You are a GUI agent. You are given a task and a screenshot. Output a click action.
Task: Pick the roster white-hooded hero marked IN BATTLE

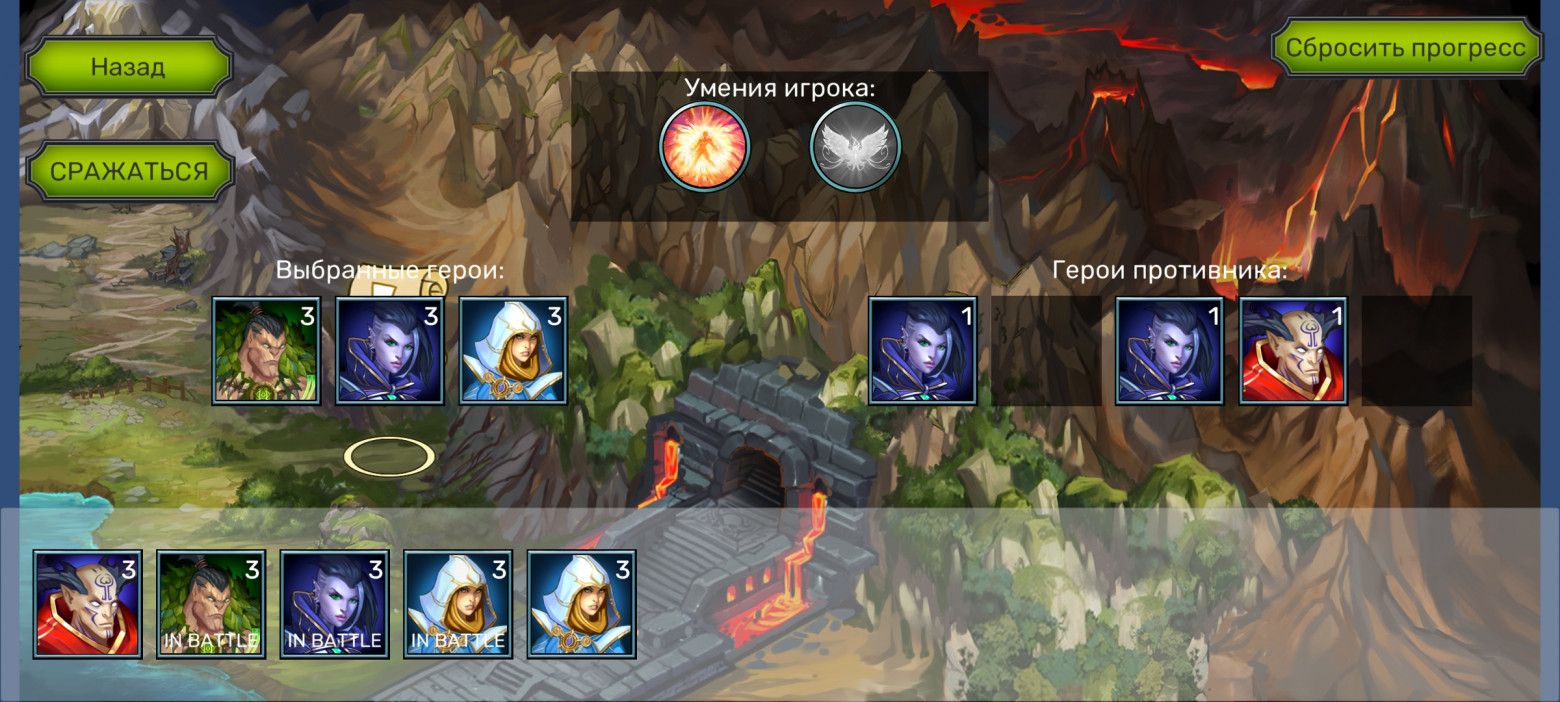coord(458,604)
